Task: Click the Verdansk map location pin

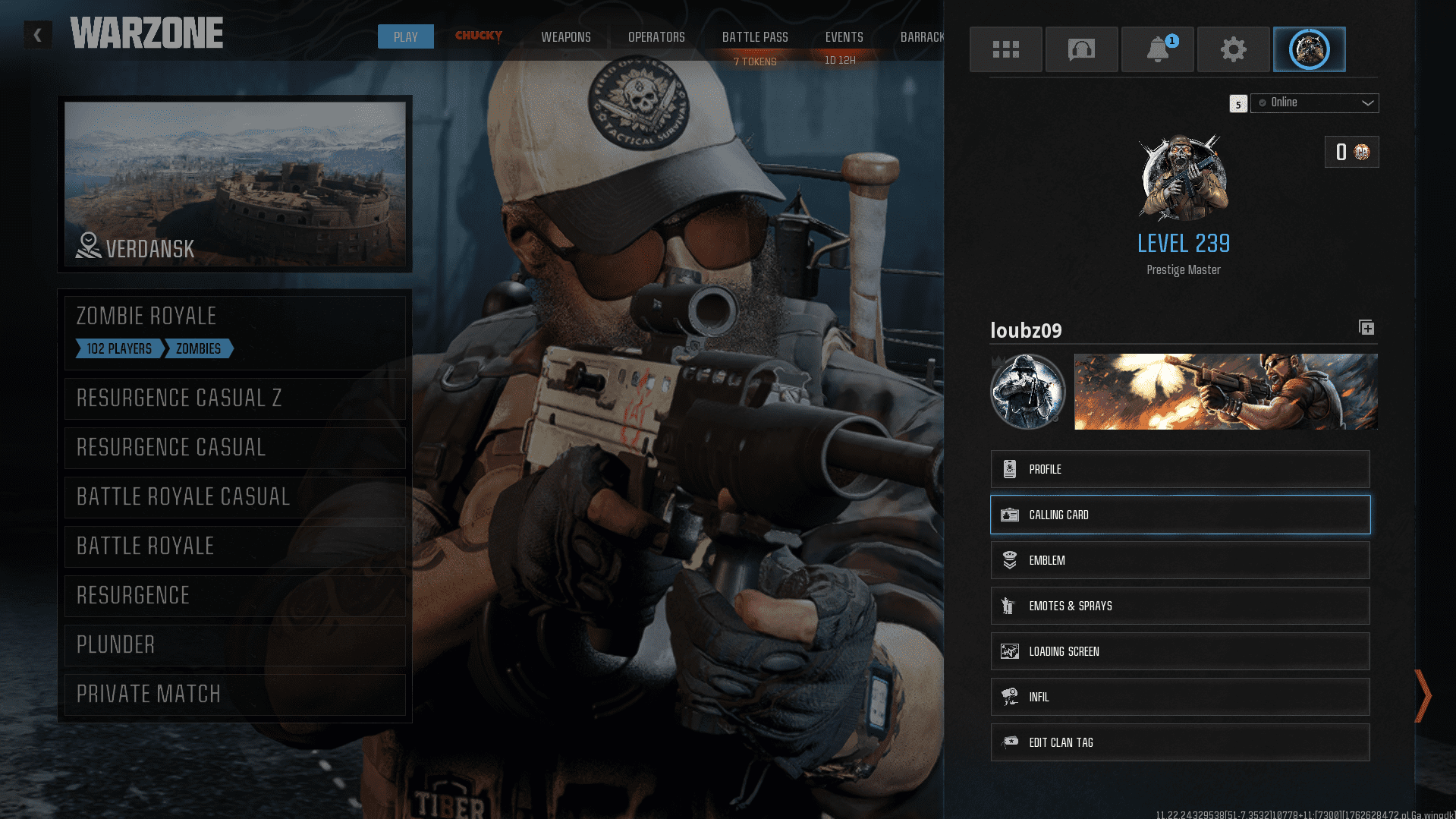Action: (x=87, y=244)
